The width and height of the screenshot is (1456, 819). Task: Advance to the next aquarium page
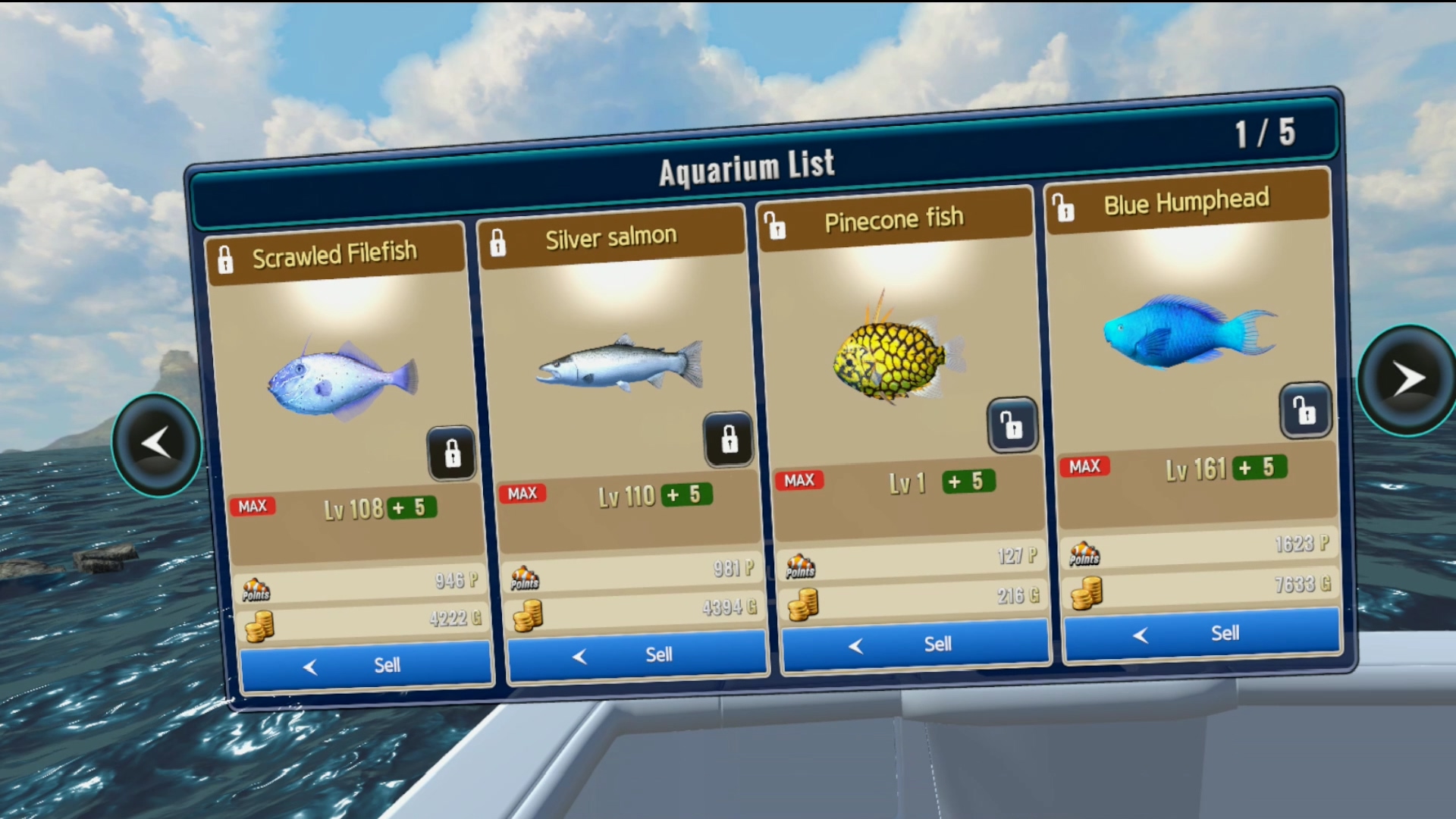(1407, 378)
